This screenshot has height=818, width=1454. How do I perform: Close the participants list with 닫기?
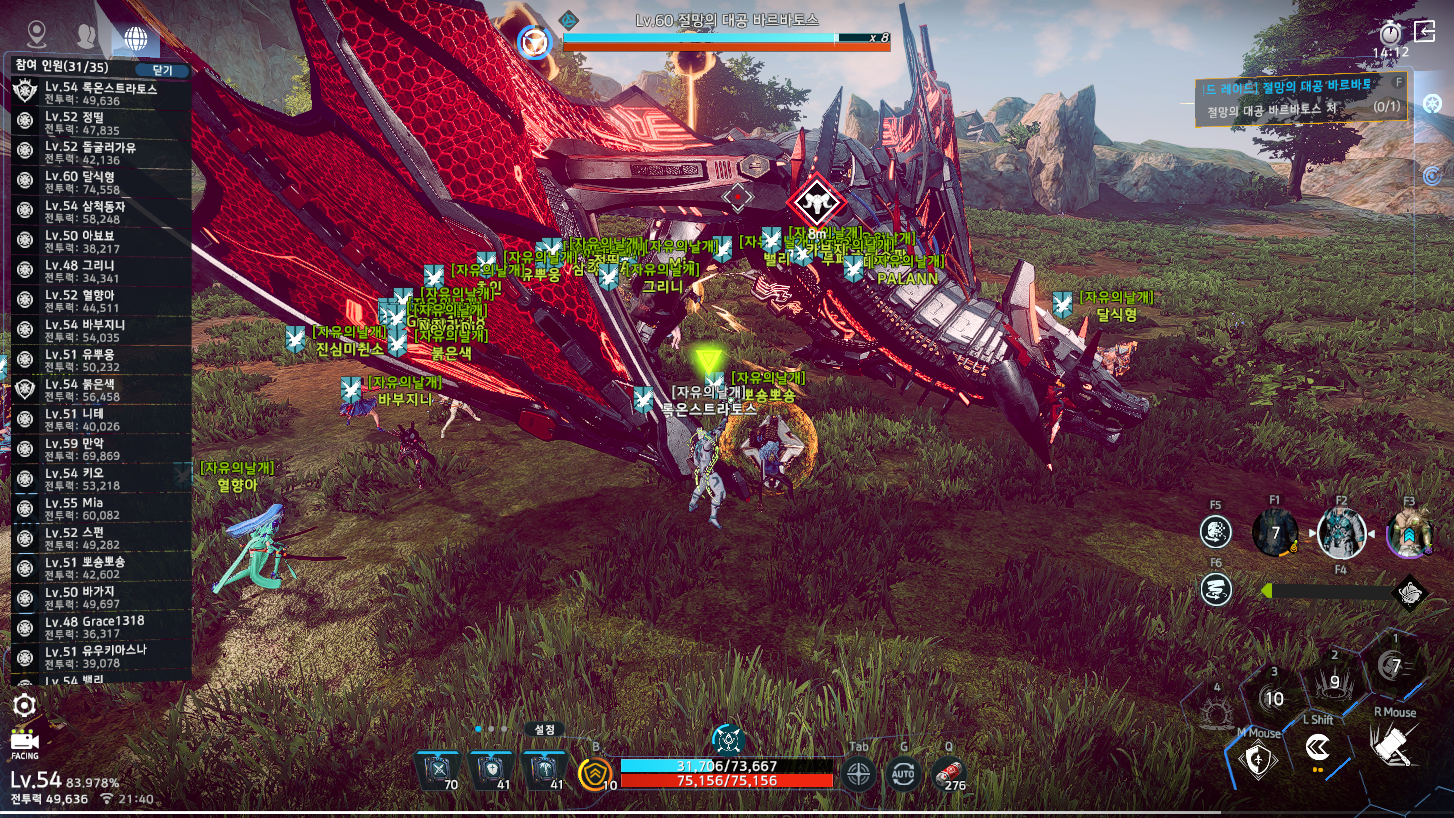[162, 70]
